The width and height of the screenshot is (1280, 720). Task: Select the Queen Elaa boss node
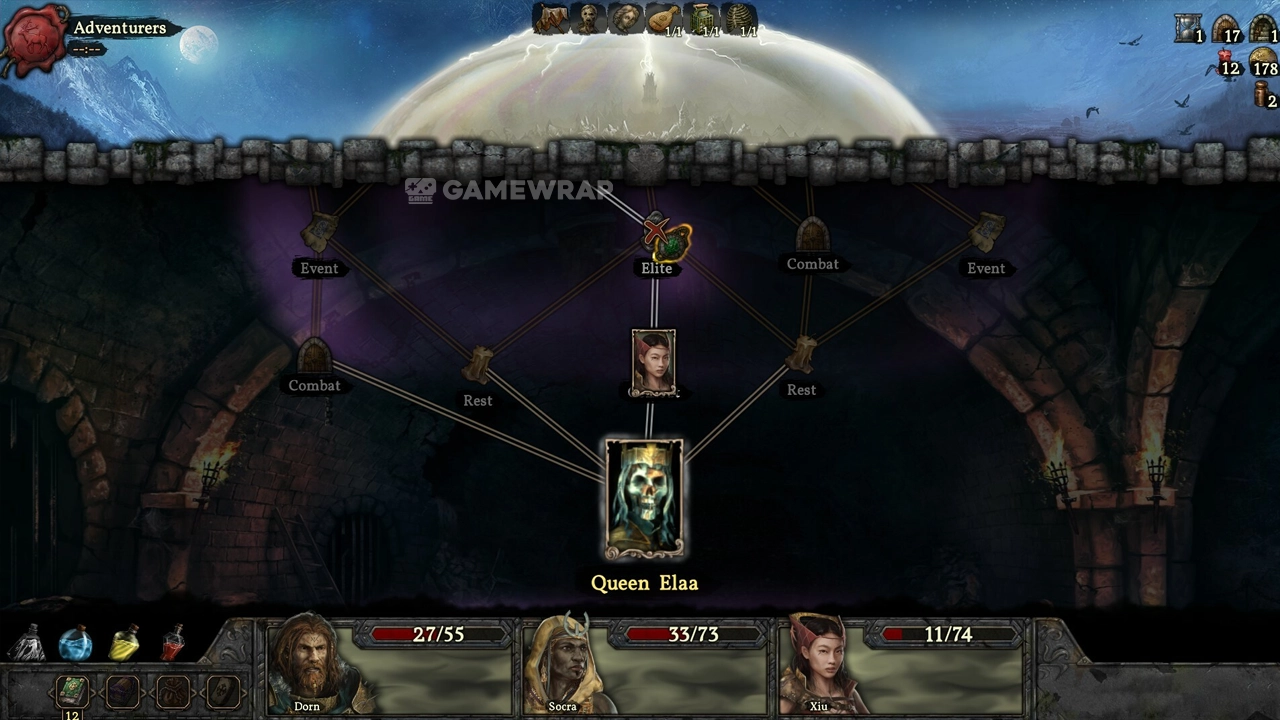[644, 498]
